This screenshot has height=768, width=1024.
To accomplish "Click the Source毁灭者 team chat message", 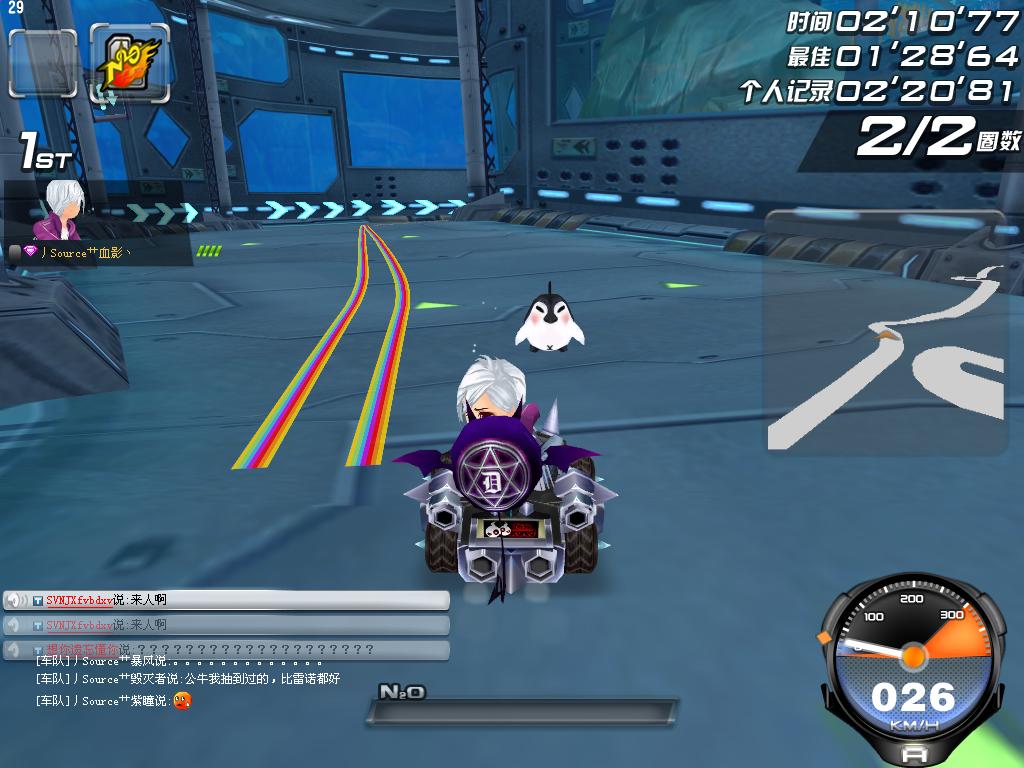I will (188, 679).
